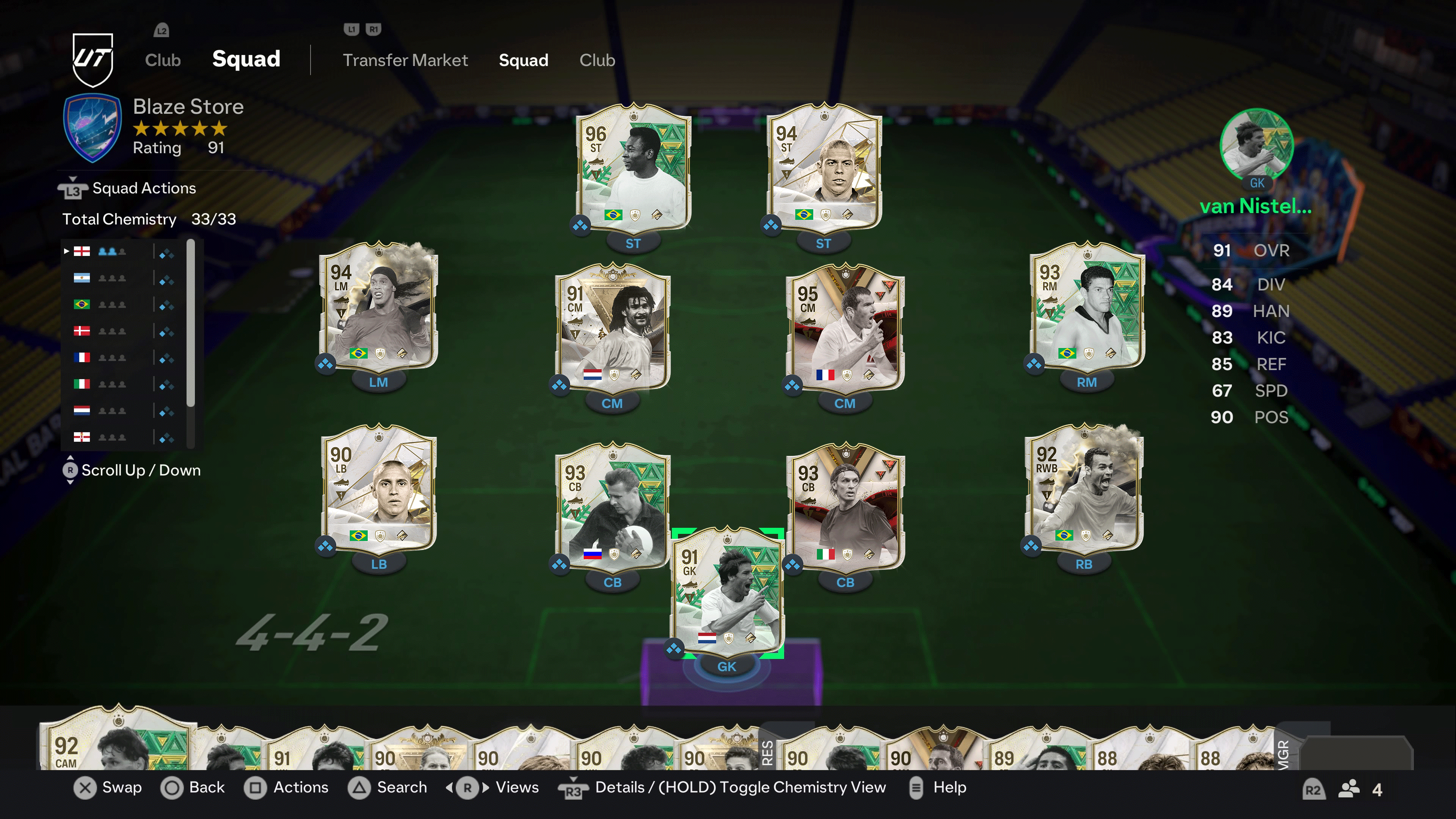Open the Club section beside the UT logo
This screenshot has height=819, width=1456.
point(162,60)
